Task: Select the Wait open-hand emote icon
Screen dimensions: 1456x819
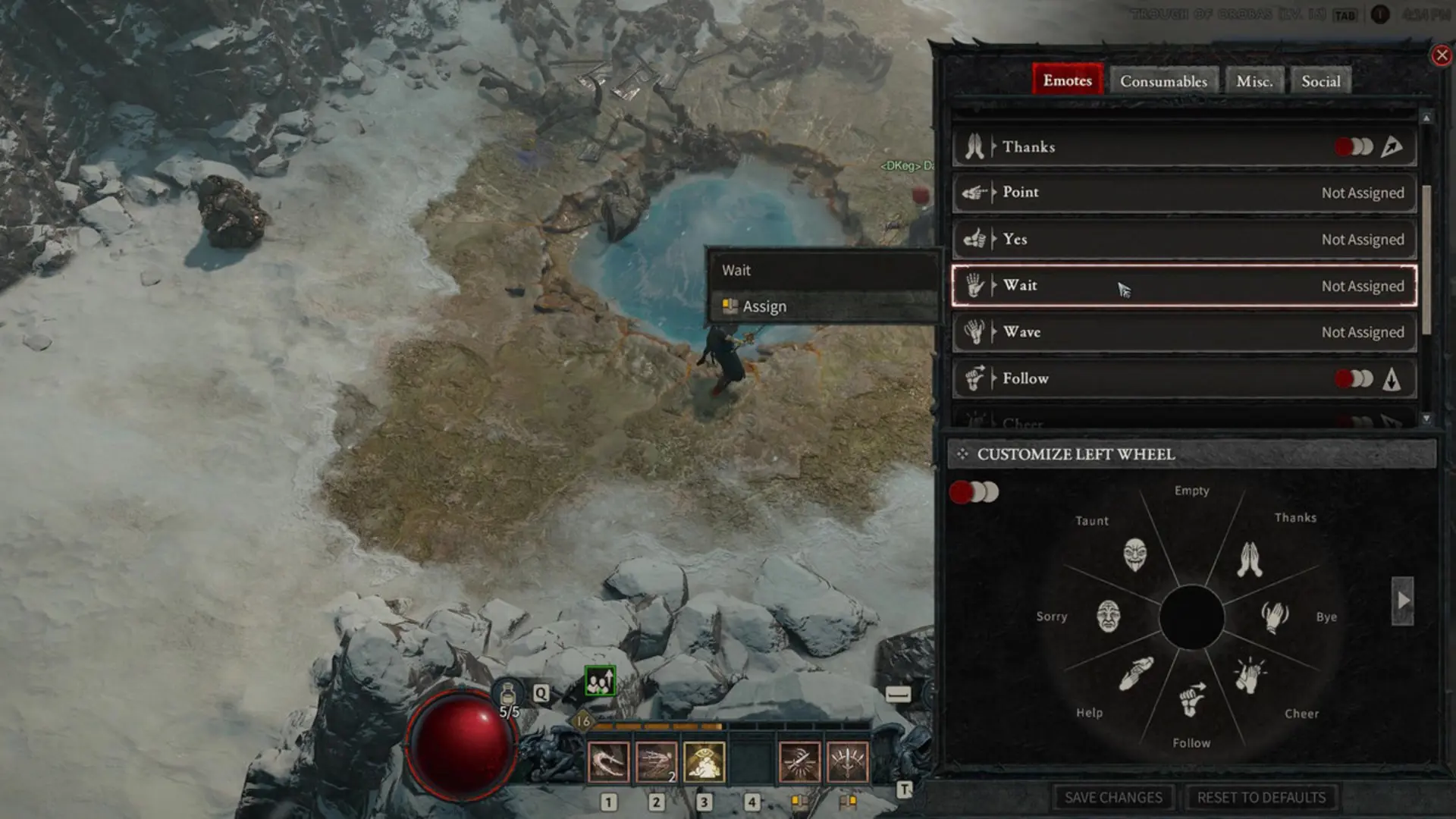Action: point(973,286)
